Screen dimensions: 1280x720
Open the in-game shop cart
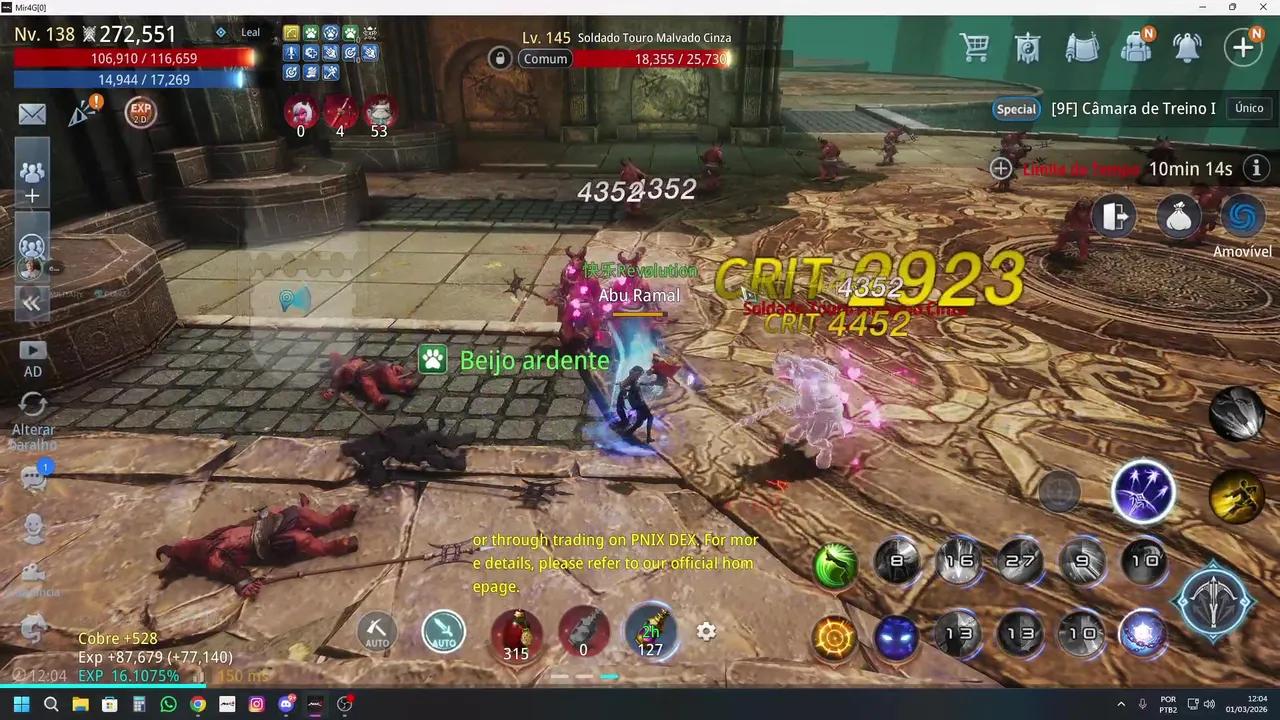click(975, 47)
